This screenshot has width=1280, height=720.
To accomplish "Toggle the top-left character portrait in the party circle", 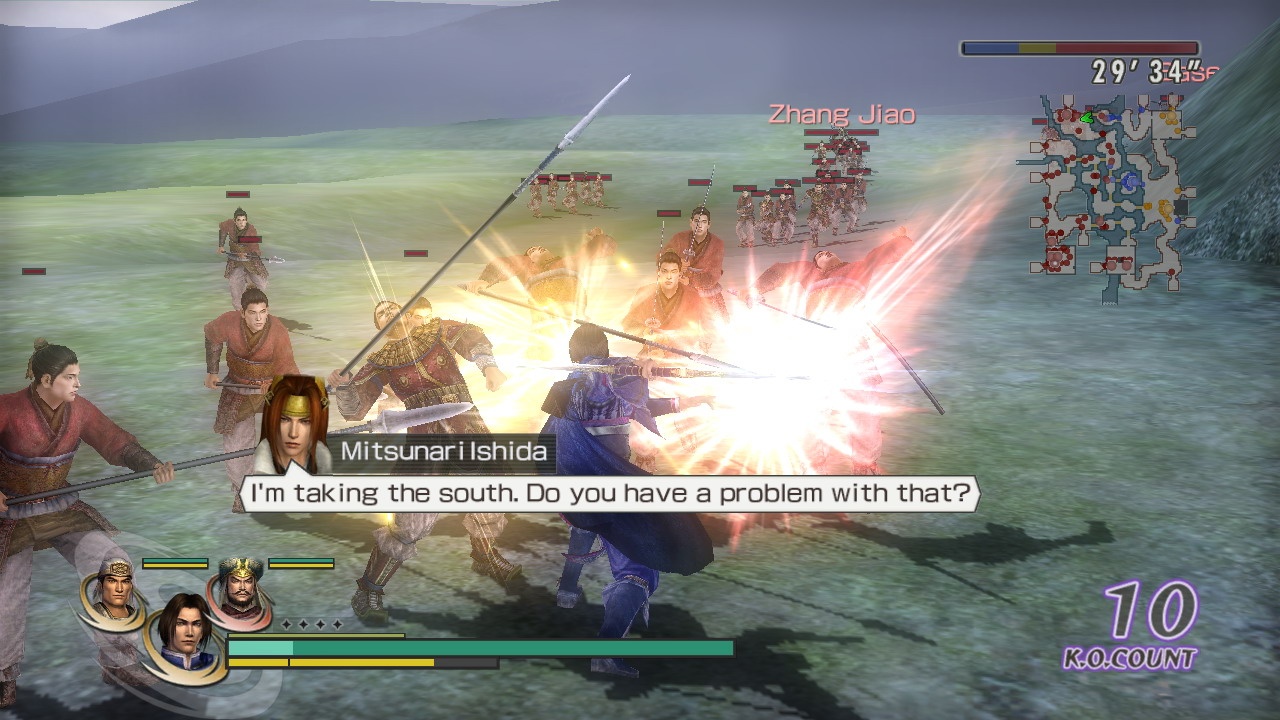I will [x=114, y=594].
